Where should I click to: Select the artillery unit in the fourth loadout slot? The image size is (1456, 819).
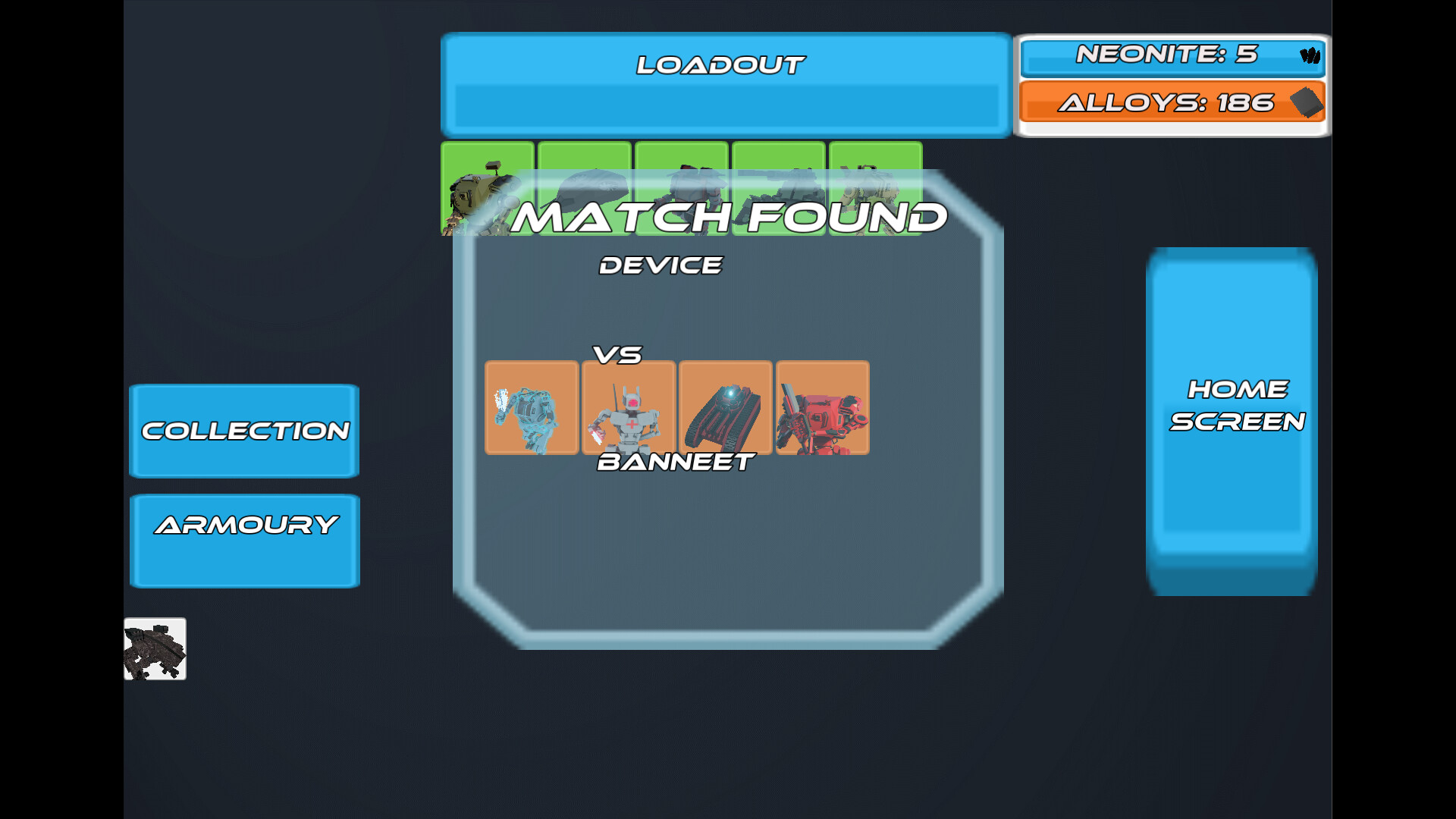780,188
